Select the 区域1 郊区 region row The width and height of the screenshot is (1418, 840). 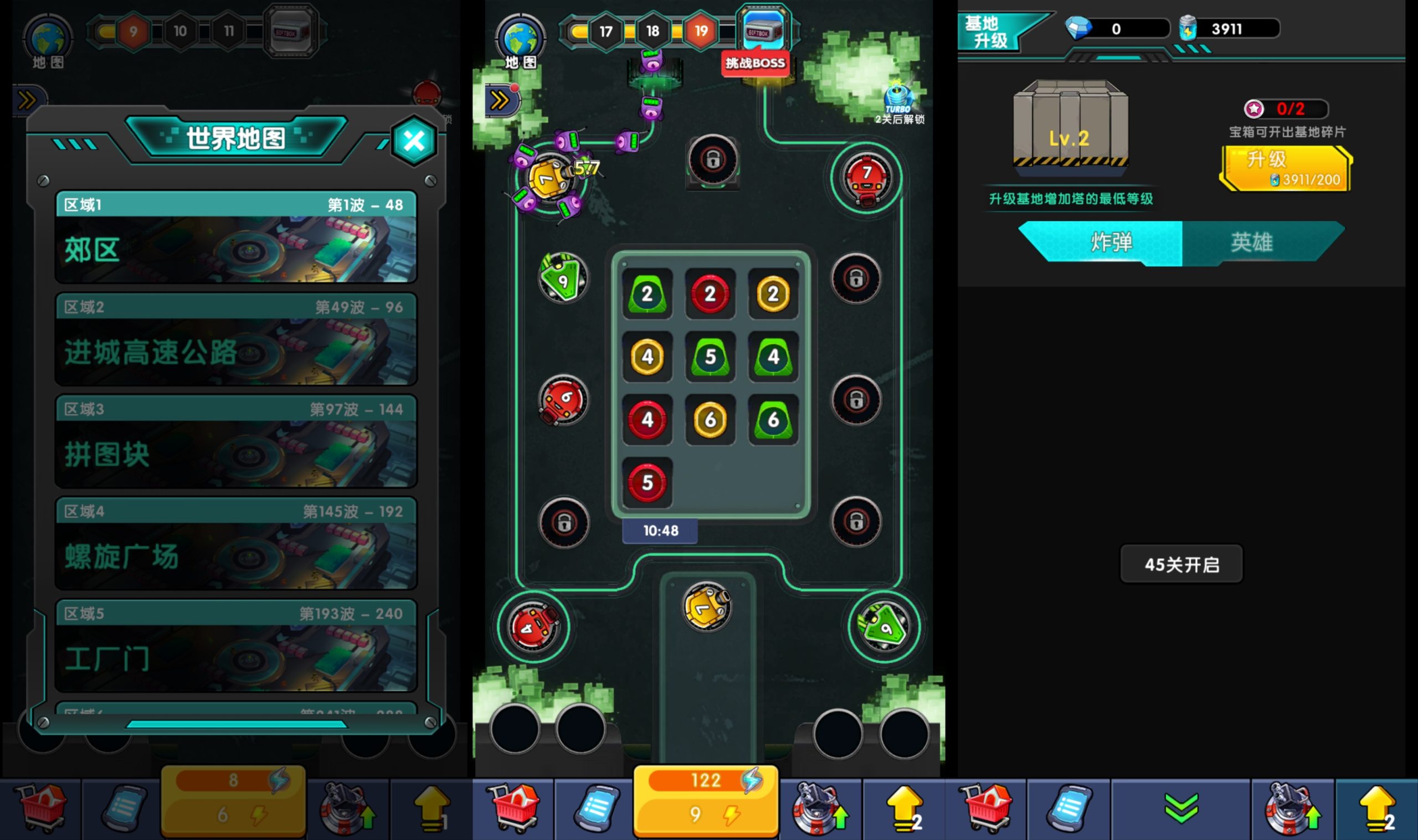(235, 237)
